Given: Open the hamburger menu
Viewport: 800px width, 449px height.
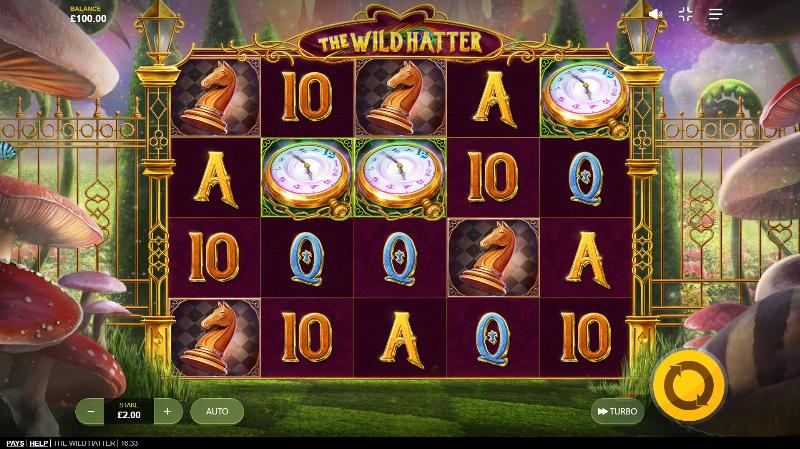Looking at the screenshot, I should (x=715, y=14).
